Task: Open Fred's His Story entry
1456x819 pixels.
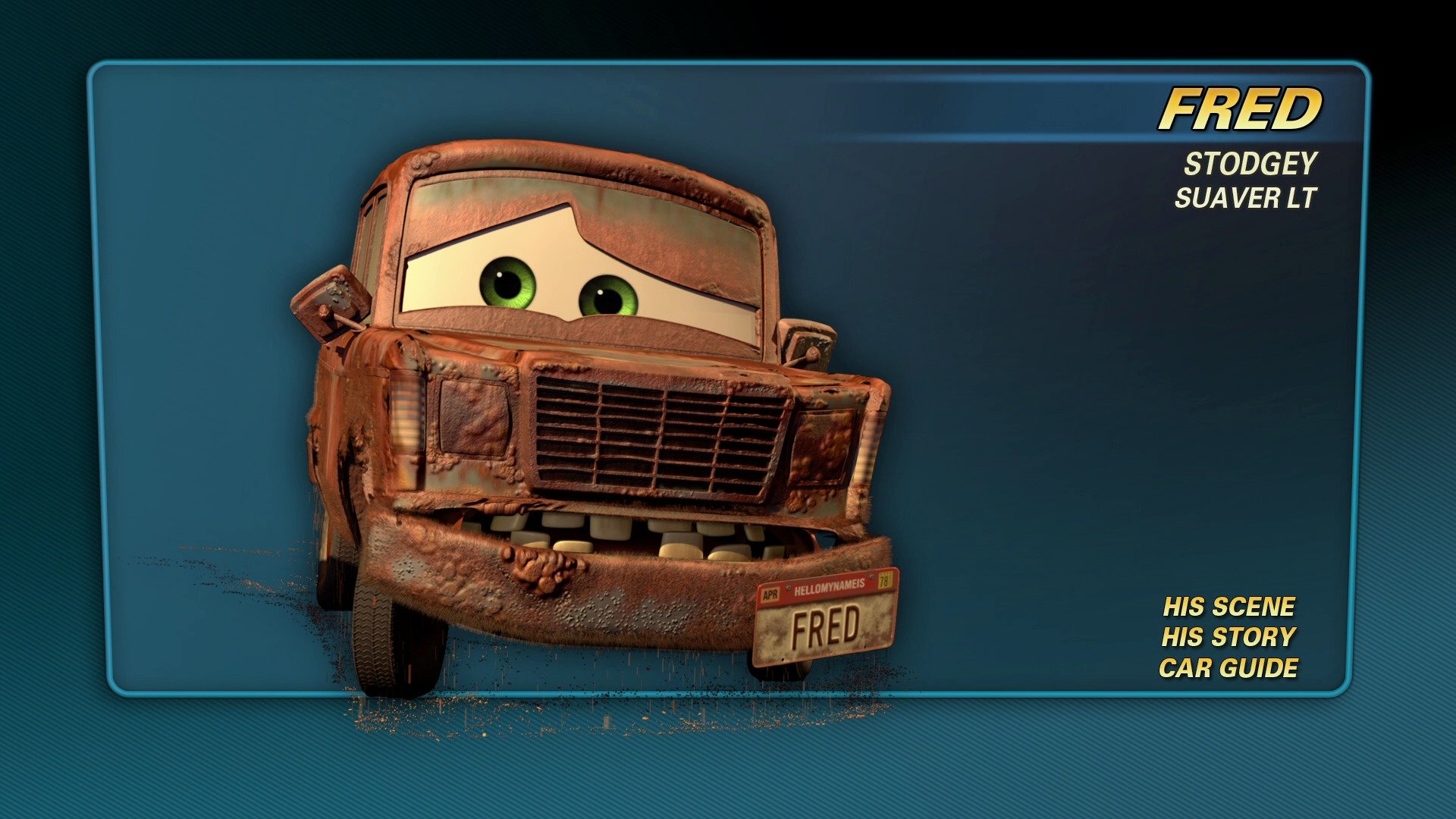Action: [x=1228, y=637]
